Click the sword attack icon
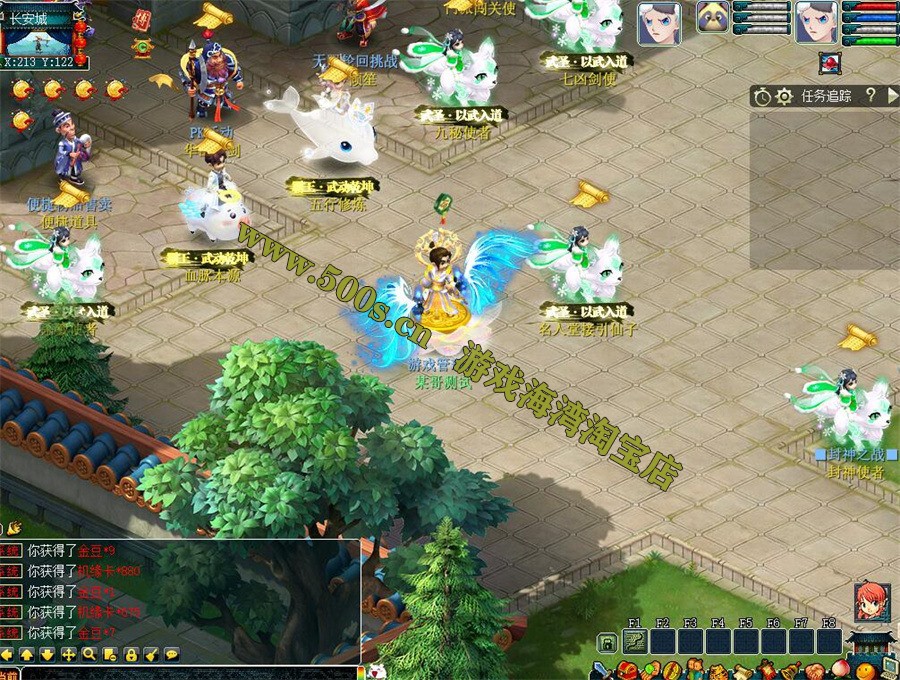Image resolution: width=900 pixels, height=680 pixels. tap(600, 671)
